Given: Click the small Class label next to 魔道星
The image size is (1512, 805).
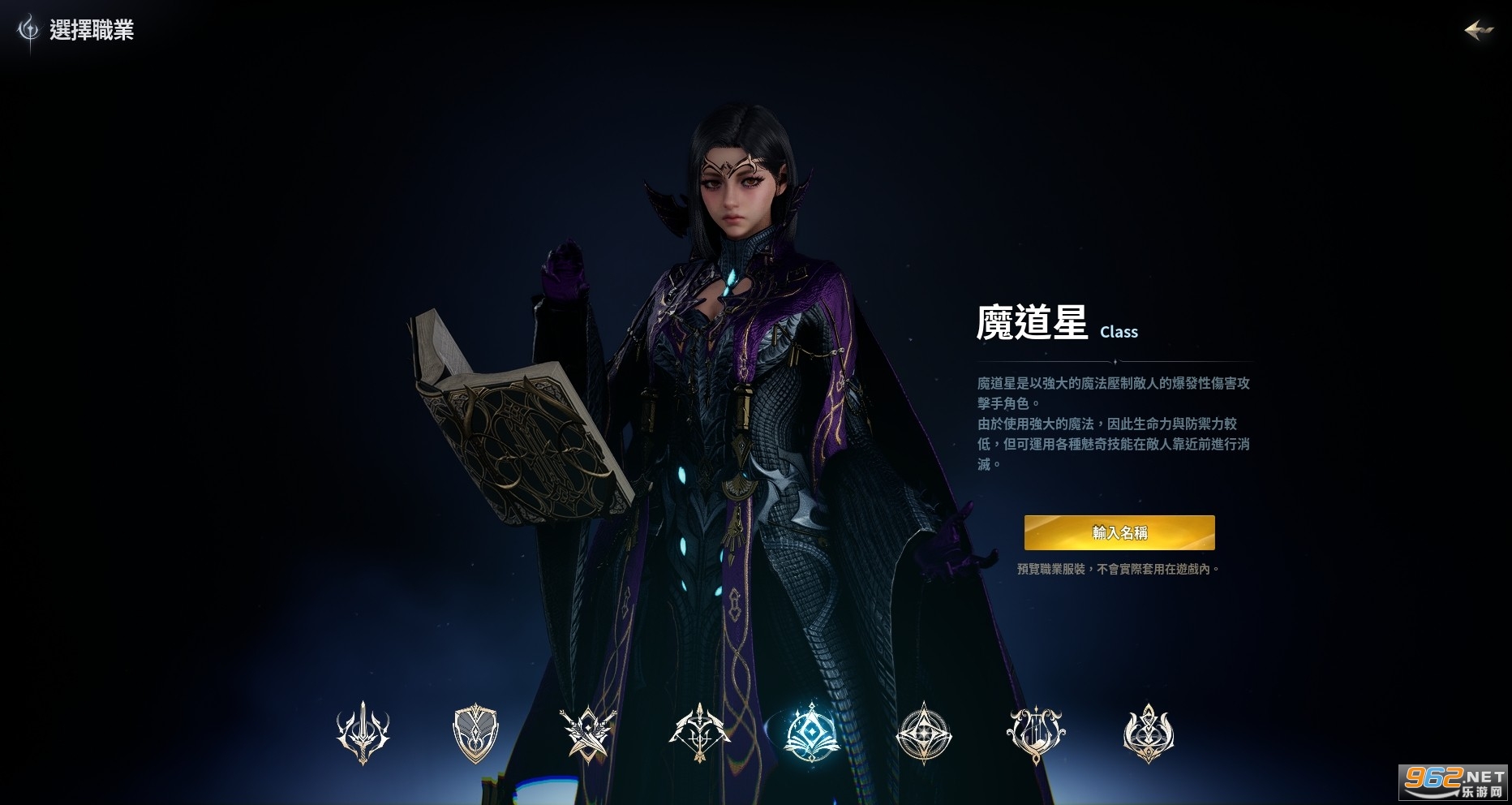Looking at the screenshot, I should [1119, 331].
